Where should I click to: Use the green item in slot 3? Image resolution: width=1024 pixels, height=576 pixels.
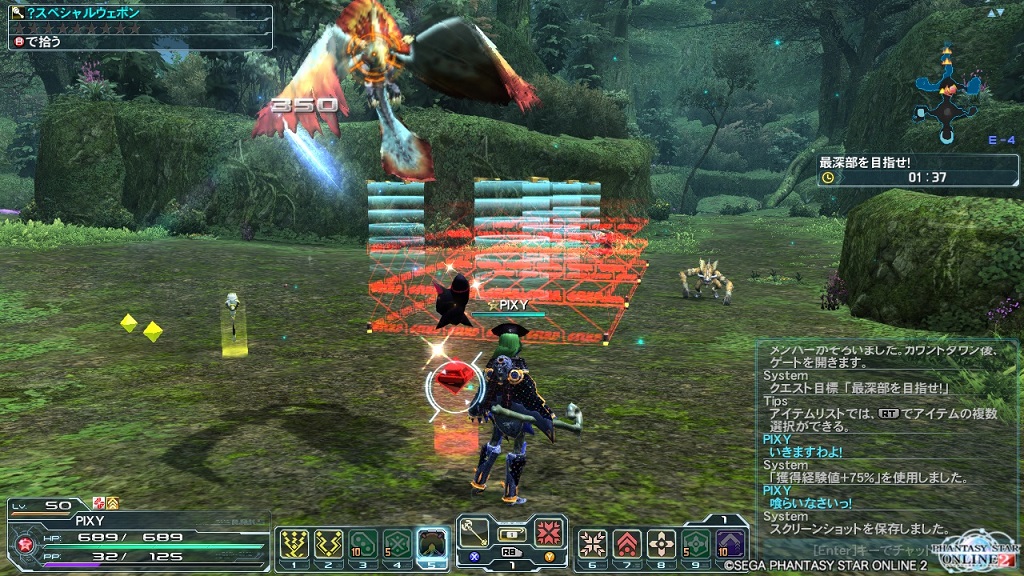(x=363, y=544)
